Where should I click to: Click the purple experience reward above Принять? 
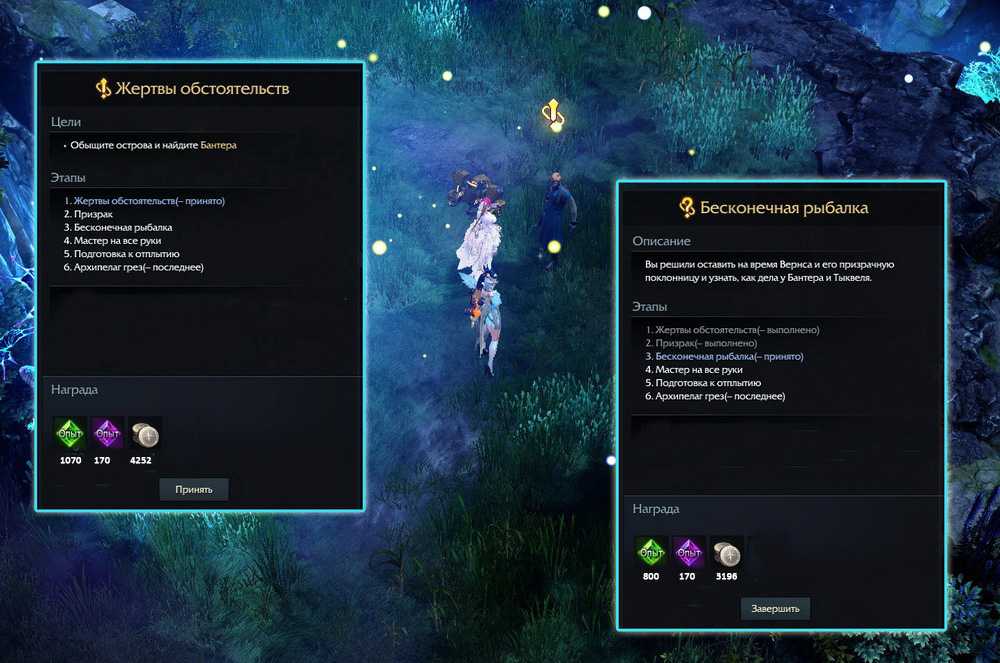point(107,434)
